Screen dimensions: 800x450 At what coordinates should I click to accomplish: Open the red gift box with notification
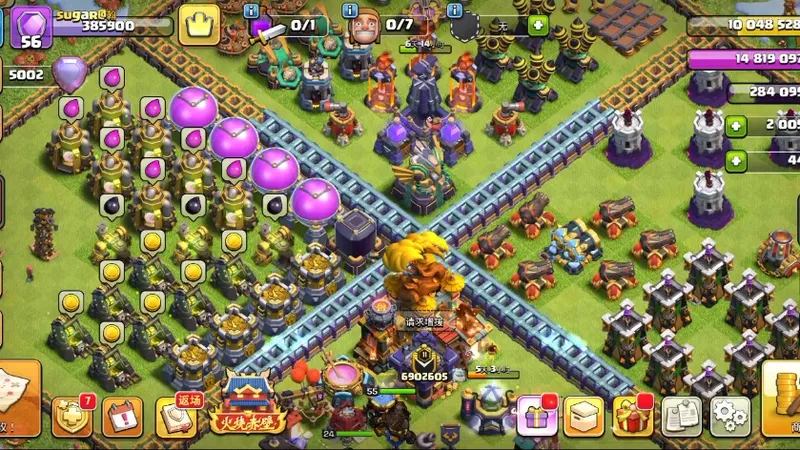632,415
